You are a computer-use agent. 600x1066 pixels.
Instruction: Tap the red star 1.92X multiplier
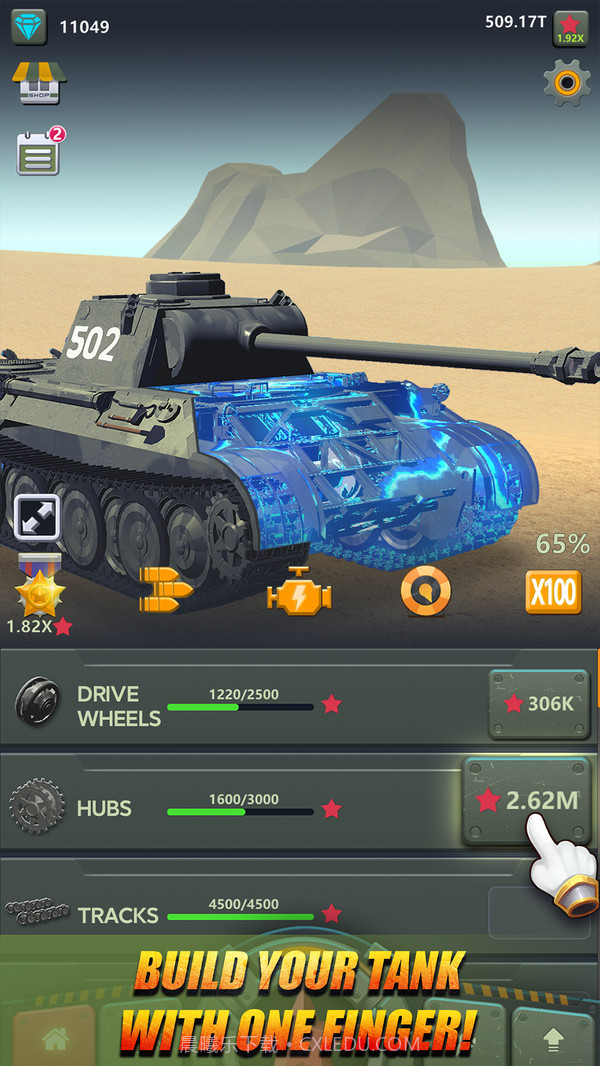[570, 28]
